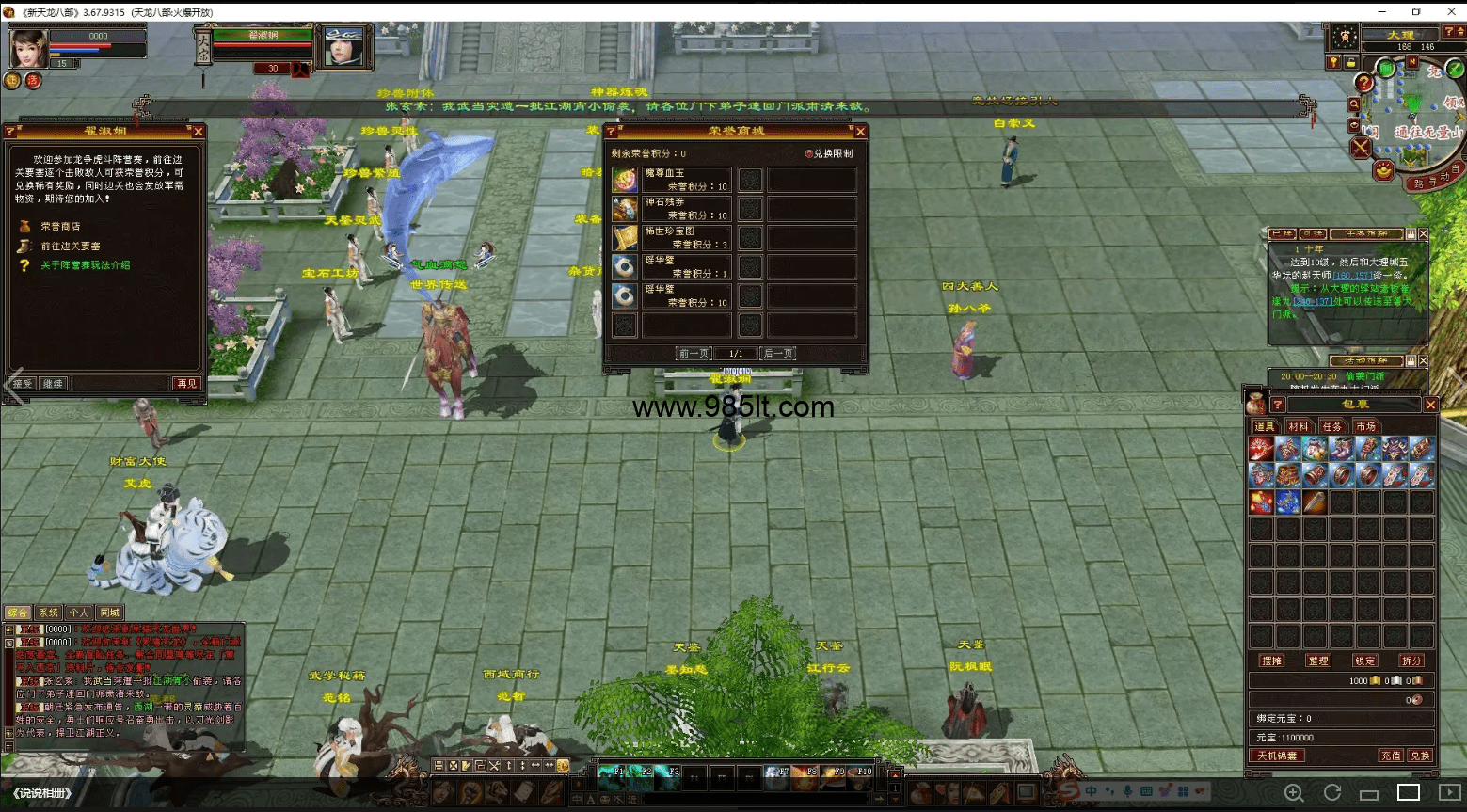1467x812 pixels.
Task: Choose the 荣誉商店 dialogue option
Action: (x=60, y=227)
